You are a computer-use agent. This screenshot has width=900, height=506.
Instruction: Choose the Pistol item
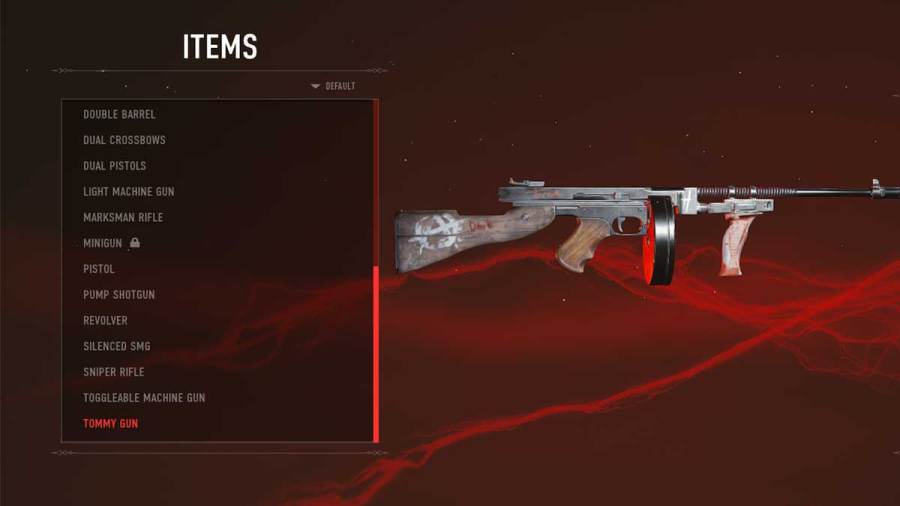tap(99, 269)
